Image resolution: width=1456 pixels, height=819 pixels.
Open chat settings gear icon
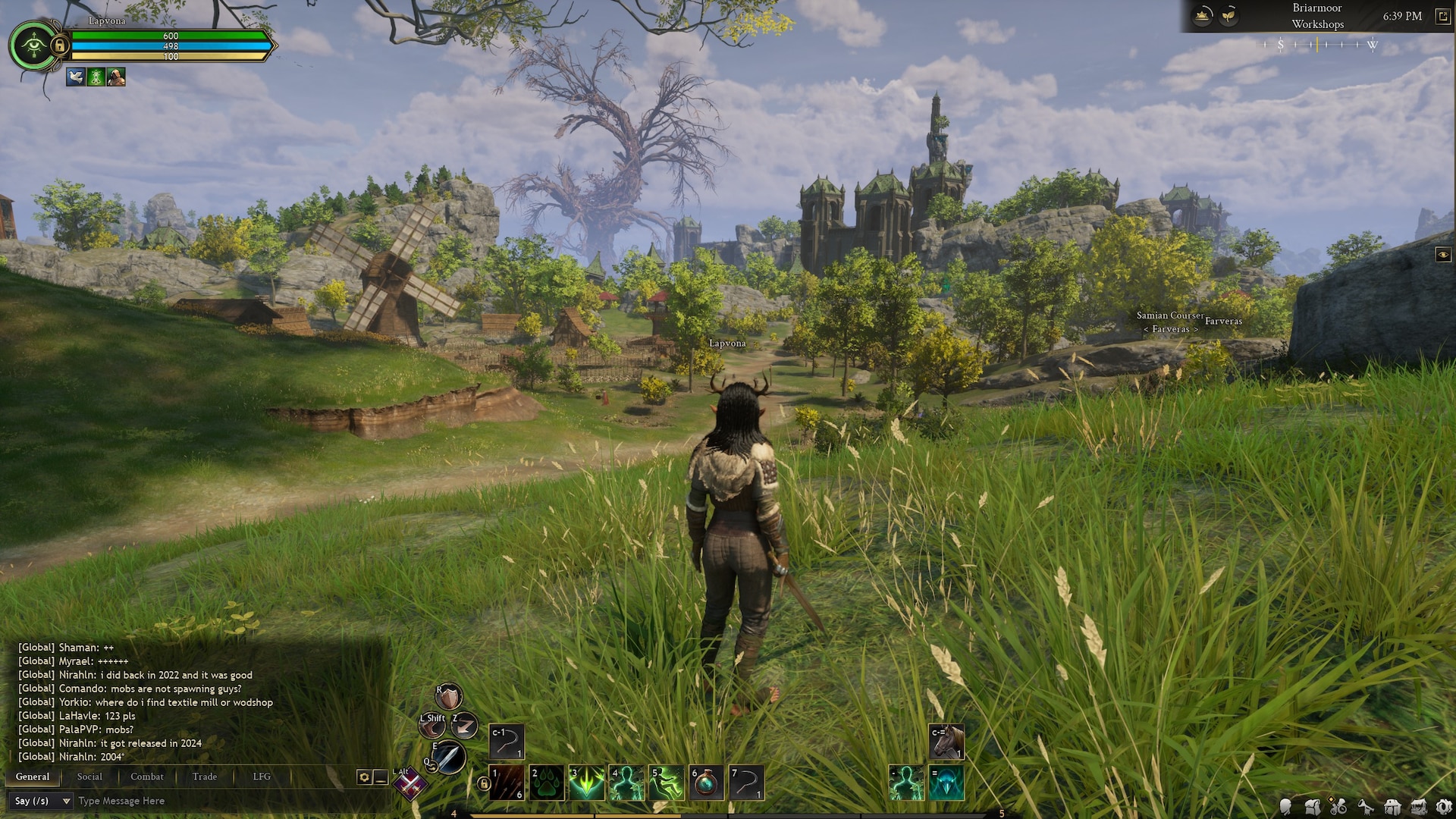tap(364, 777)
